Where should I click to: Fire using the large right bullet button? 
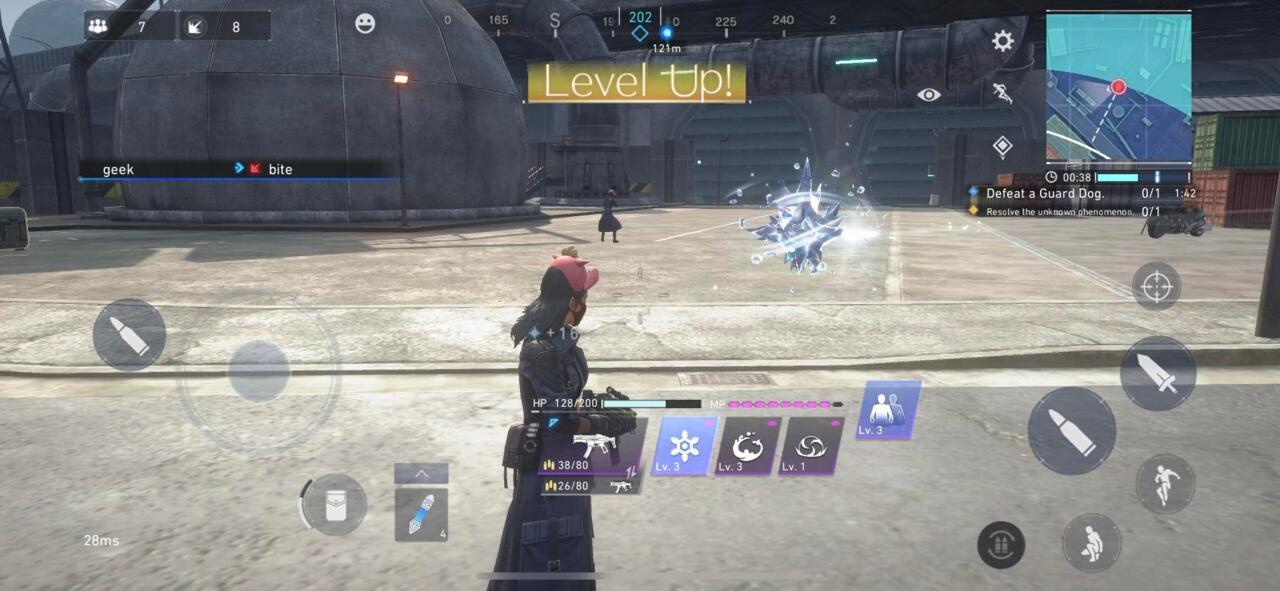[1071, 432]
